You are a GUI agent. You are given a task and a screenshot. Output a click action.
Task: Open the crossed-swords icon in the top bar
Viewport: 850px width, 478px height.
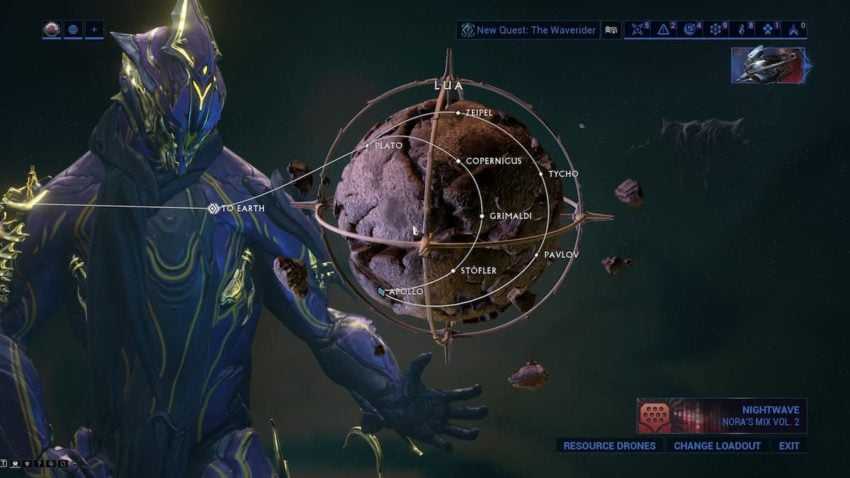(x=636, y=30)
